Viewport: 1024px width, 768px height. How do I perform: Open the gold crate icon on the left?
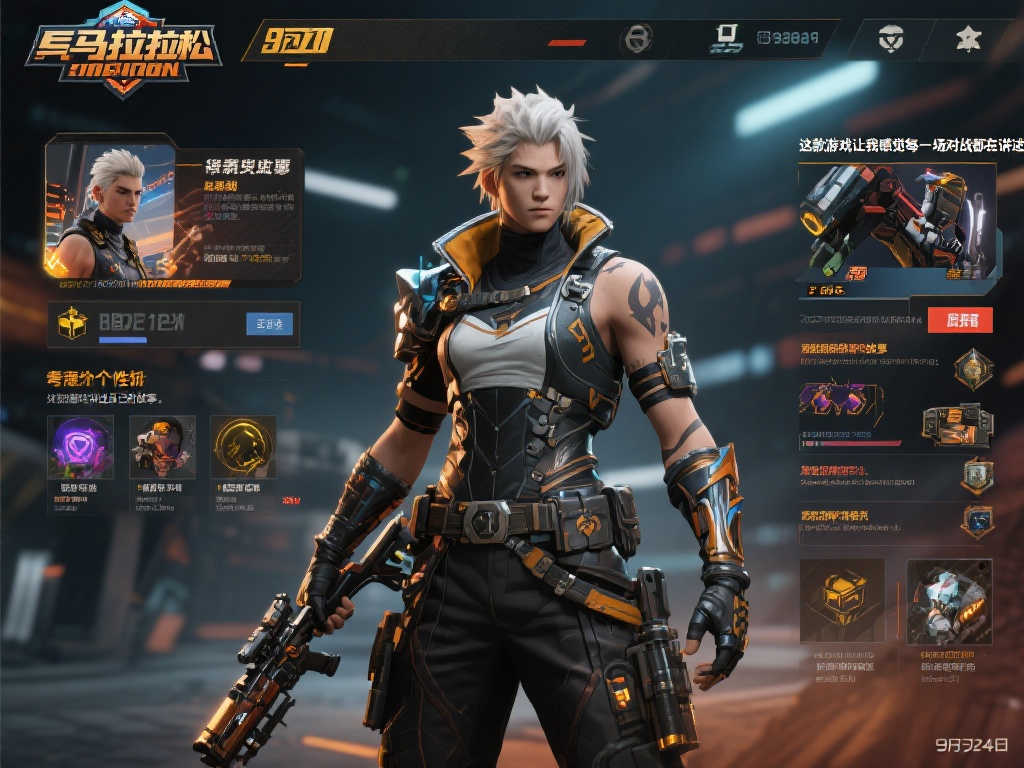[x=72, y=323]
